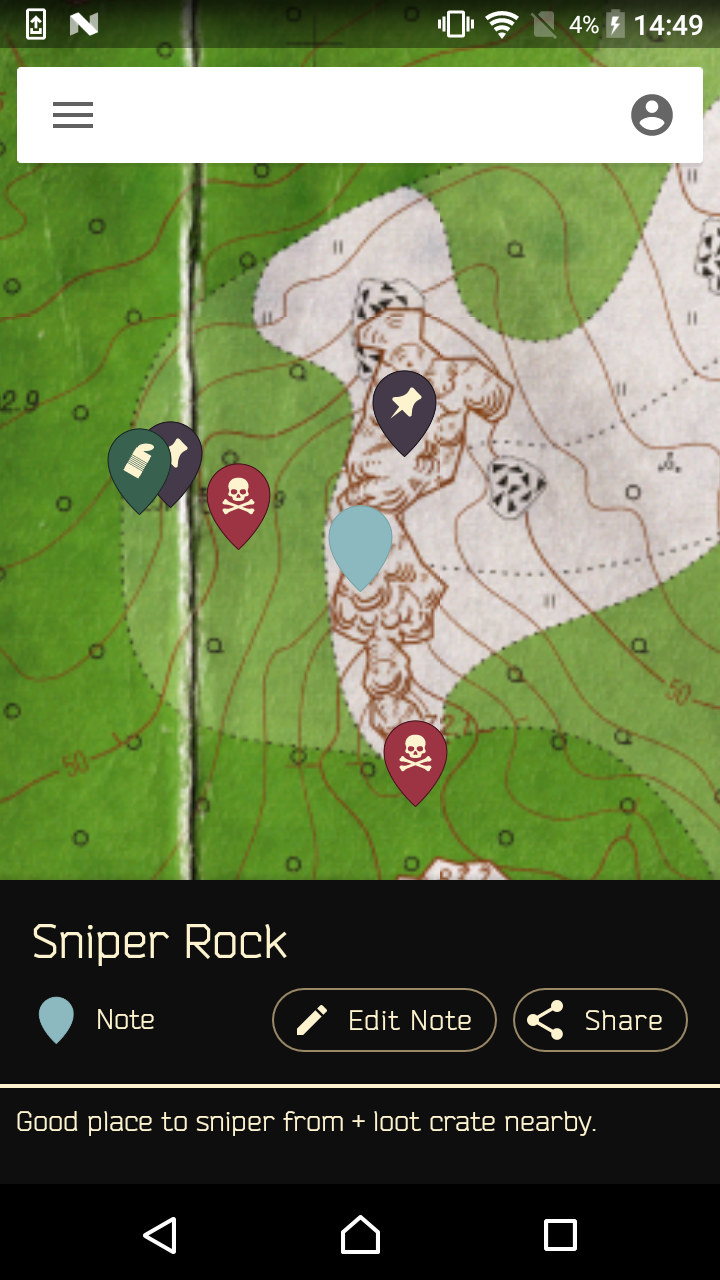Select the light blue note marker
The image size is (720, 1280).
[360, 542]
